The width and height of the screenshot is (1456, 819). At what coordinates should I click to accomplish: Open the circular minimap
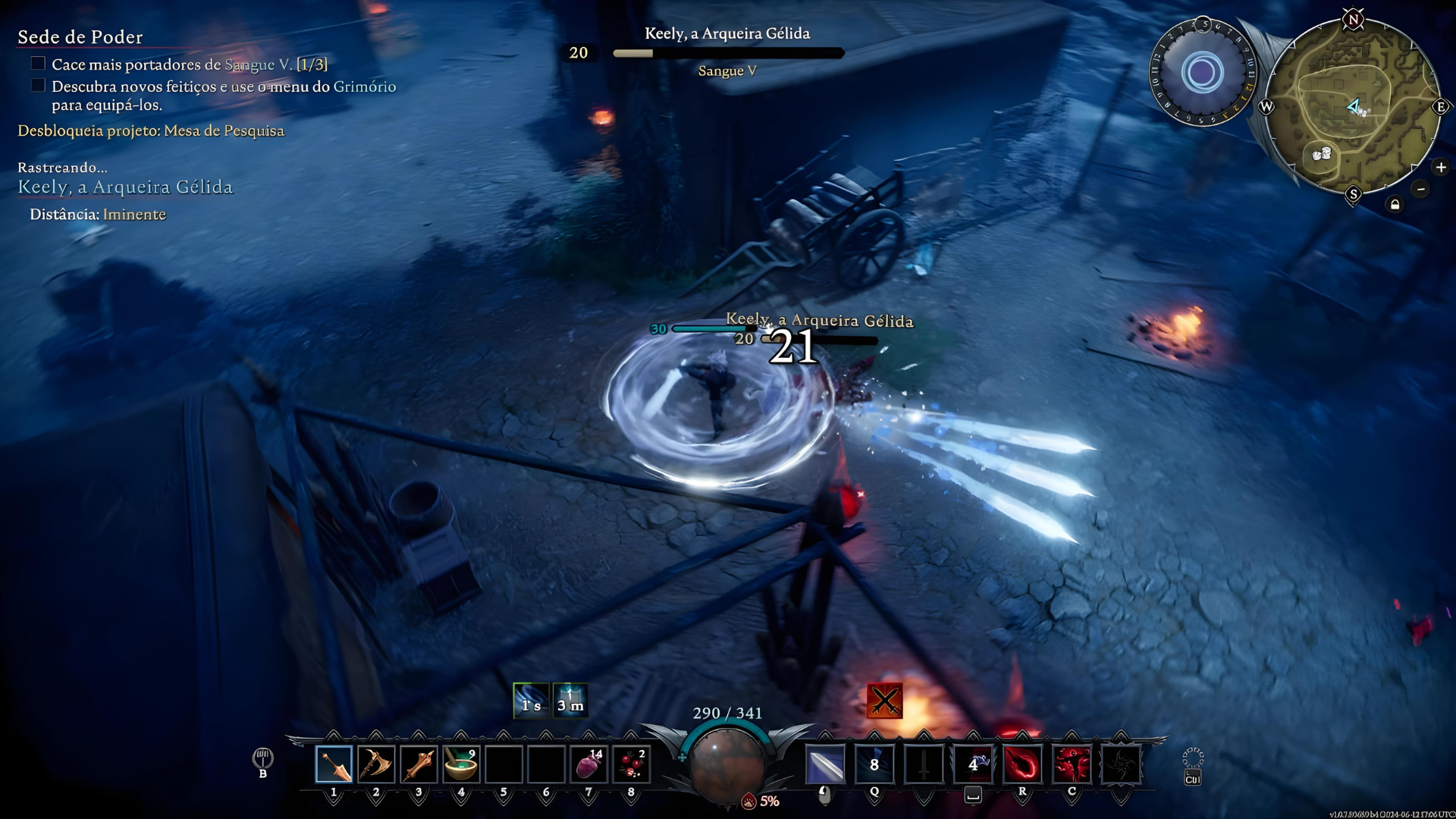click(x=1352, y=106)
